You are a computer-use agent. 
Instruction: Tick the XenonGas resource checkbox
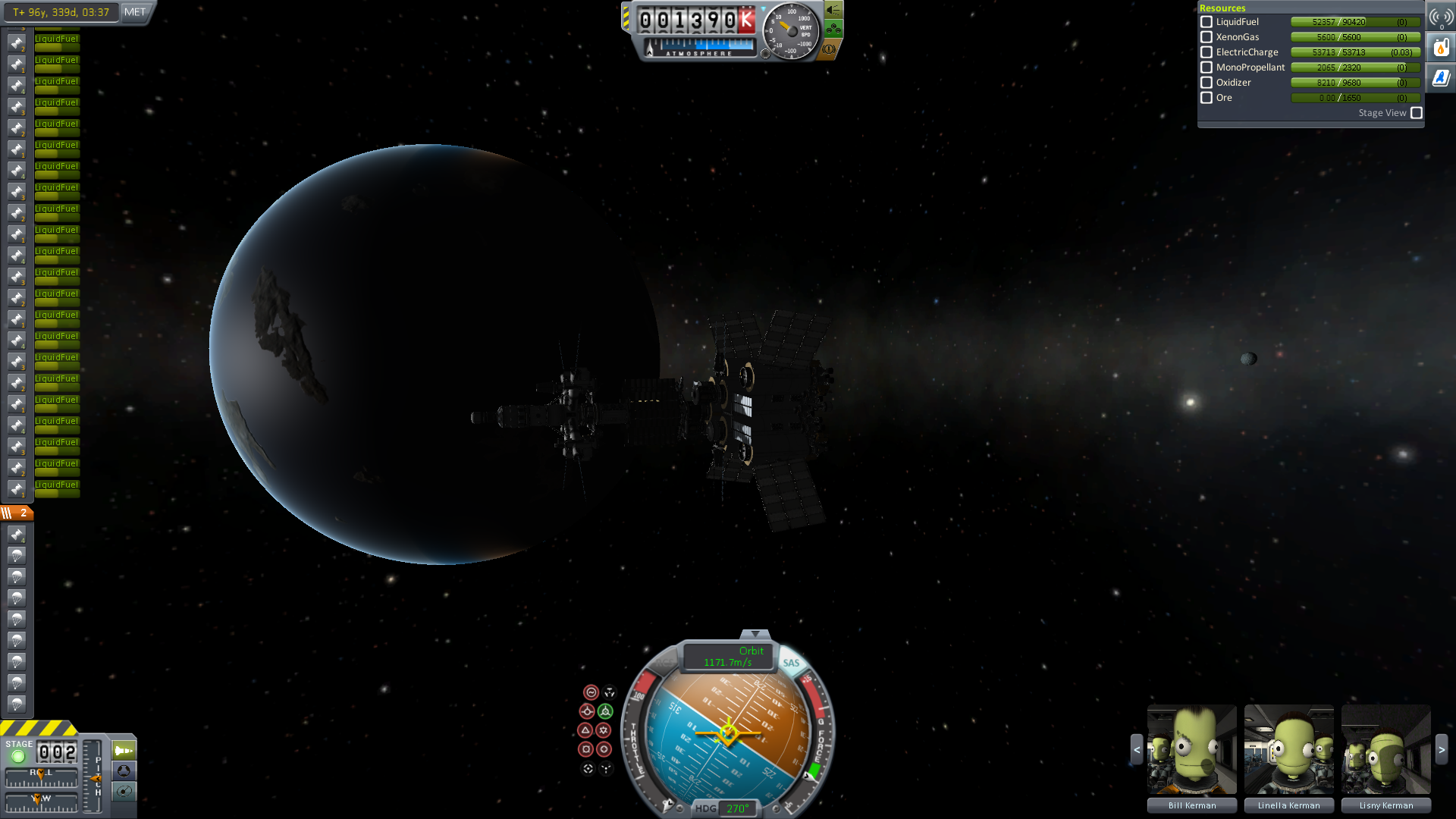[x=1207, y=37]
